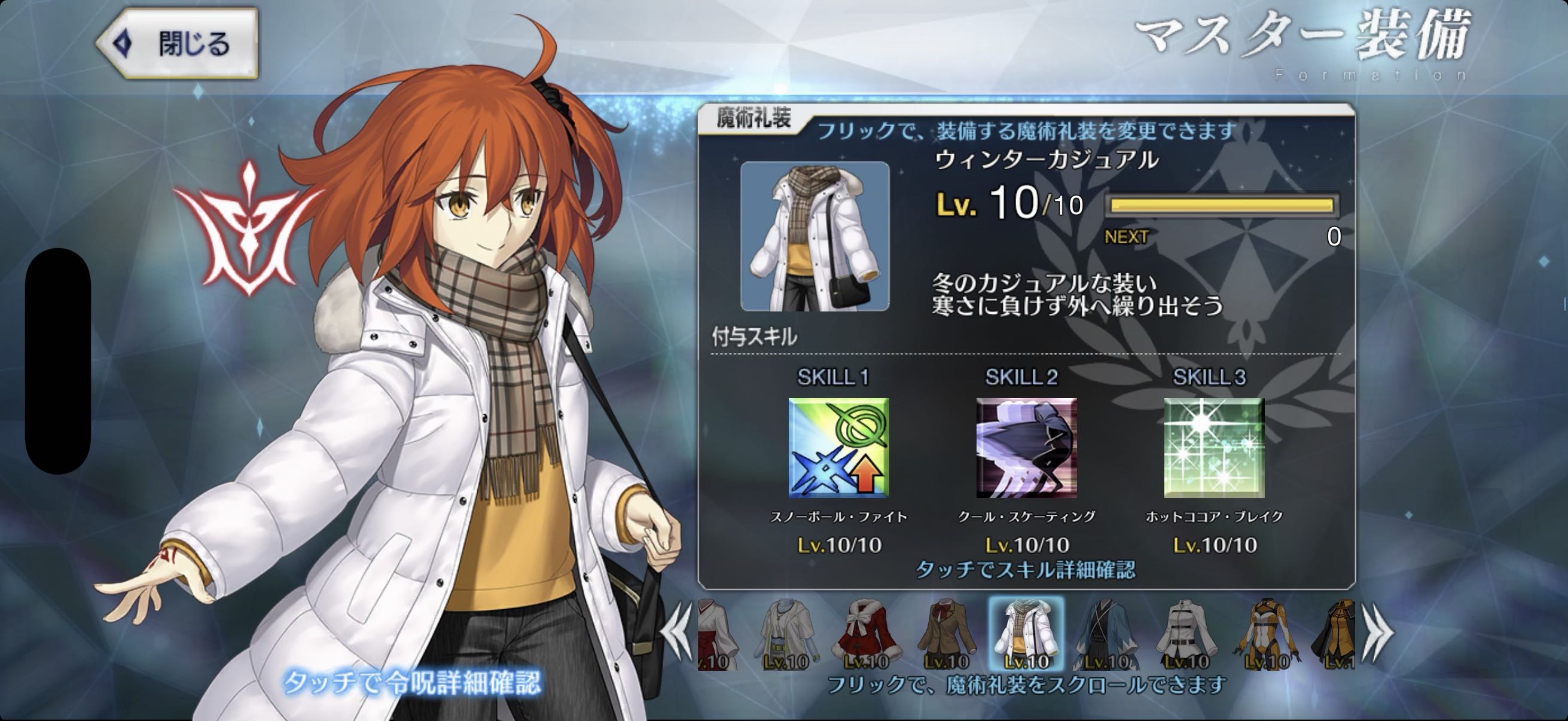Tap the large Winter Casual outfit portrait

point(814,237)
